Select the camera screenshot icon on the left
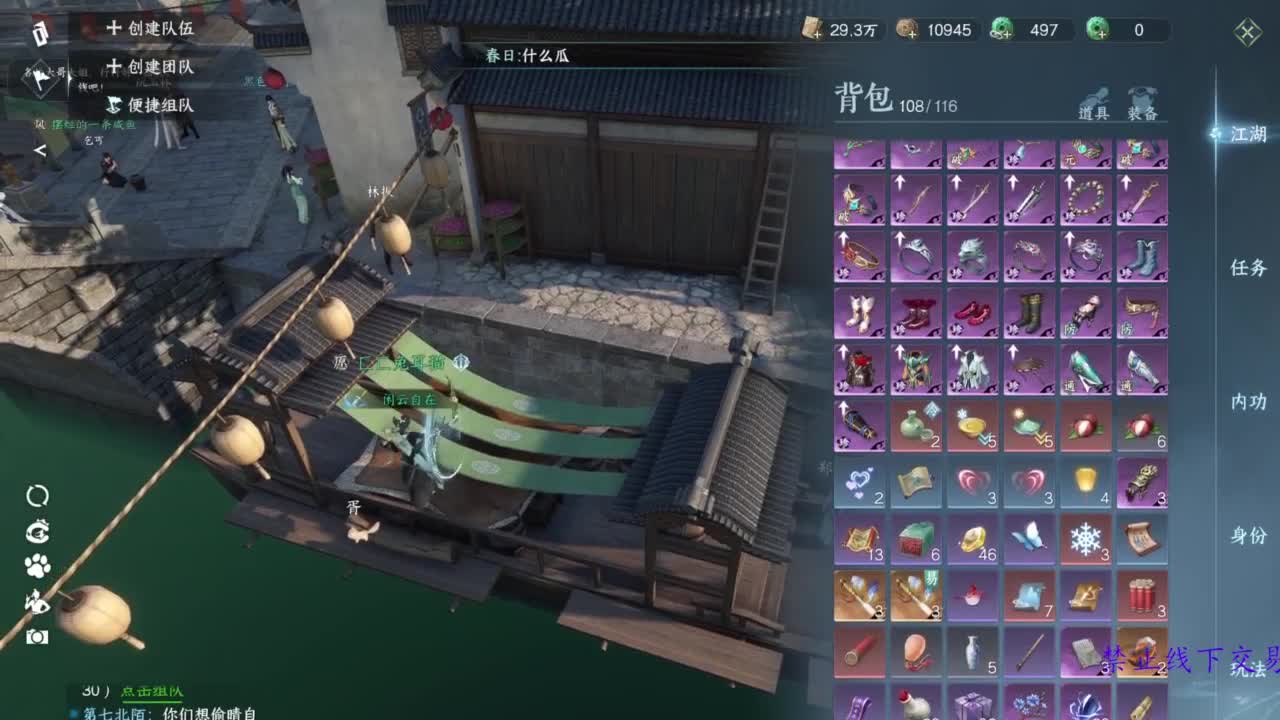 coord(37,637)
